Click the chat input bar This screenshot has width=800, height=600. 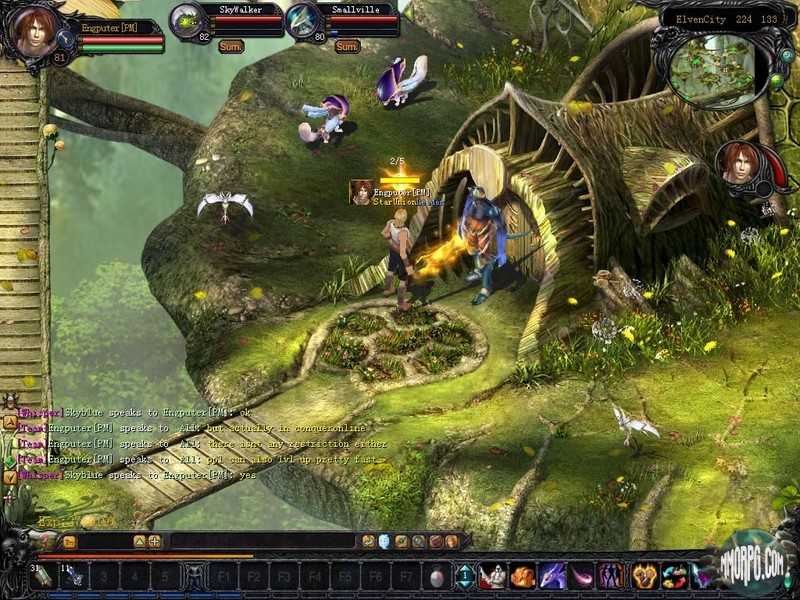pos(260,541)
